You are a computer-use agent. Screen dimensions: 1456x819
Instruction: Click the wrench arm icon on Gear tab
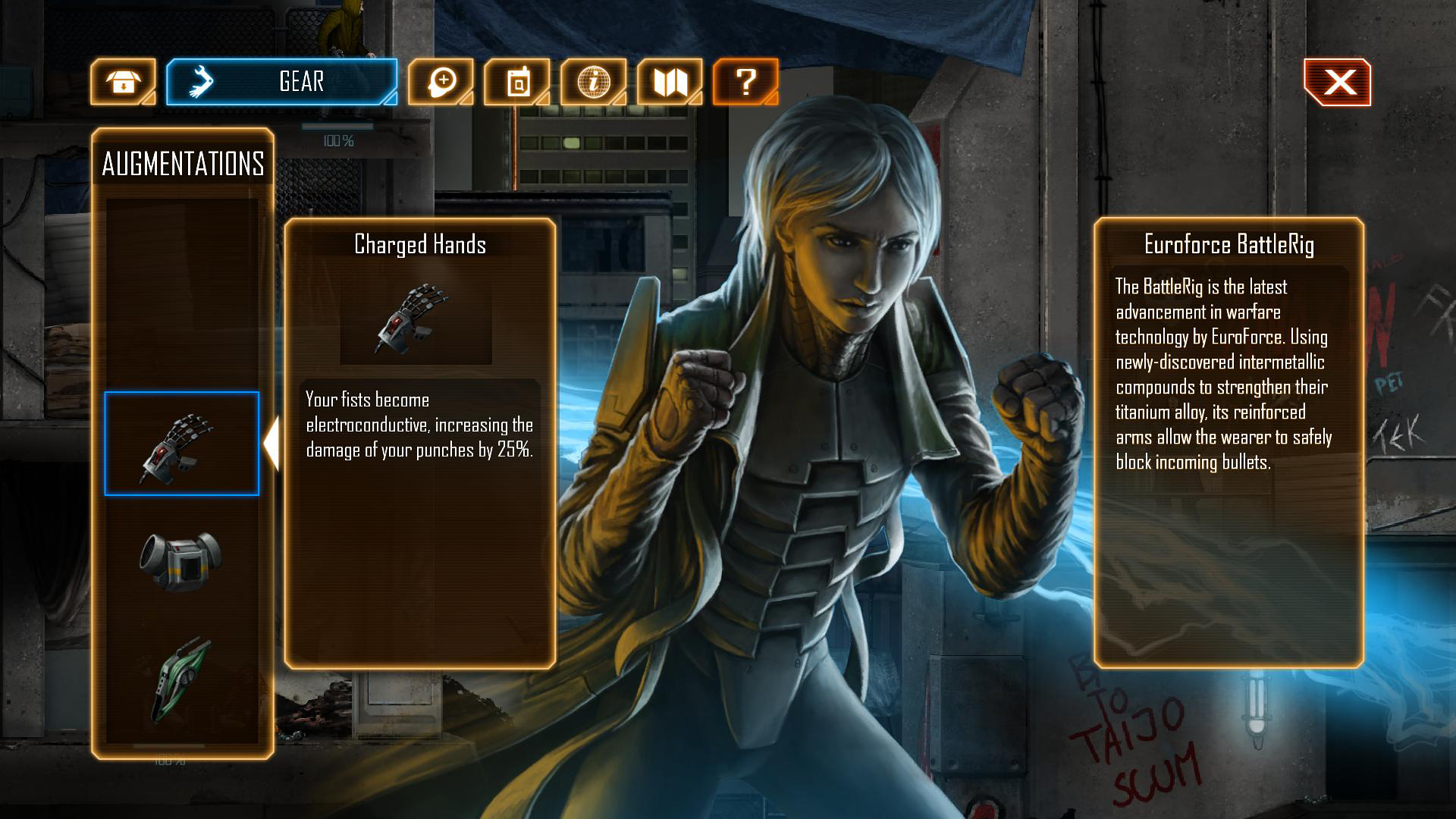[x=200, y=82]
